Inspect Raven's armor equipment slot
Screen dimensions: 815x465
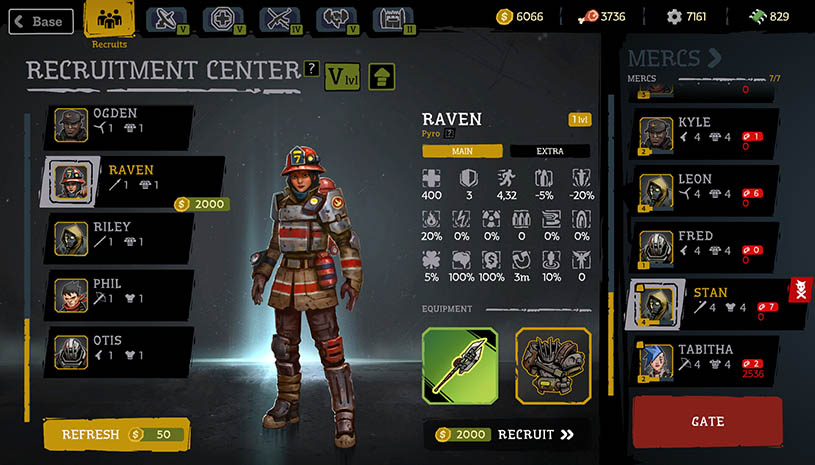[x=553, y=364]
